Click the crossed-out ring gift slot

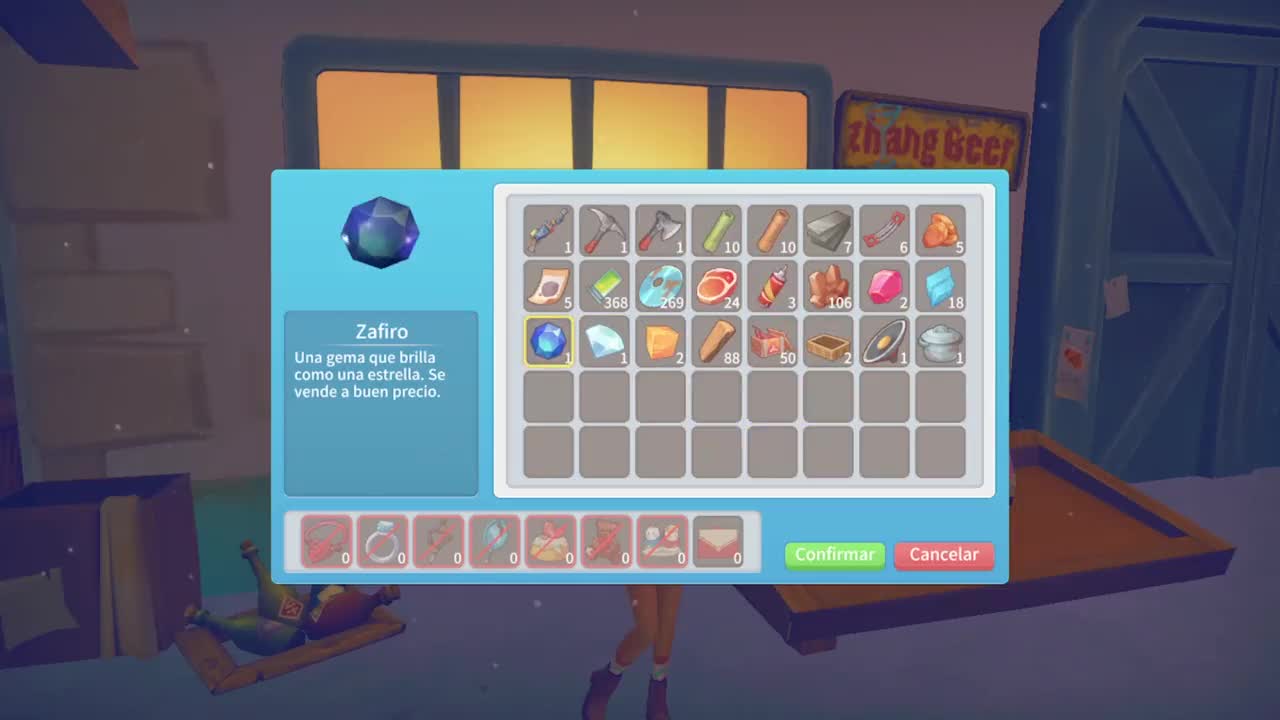[382, 541]
